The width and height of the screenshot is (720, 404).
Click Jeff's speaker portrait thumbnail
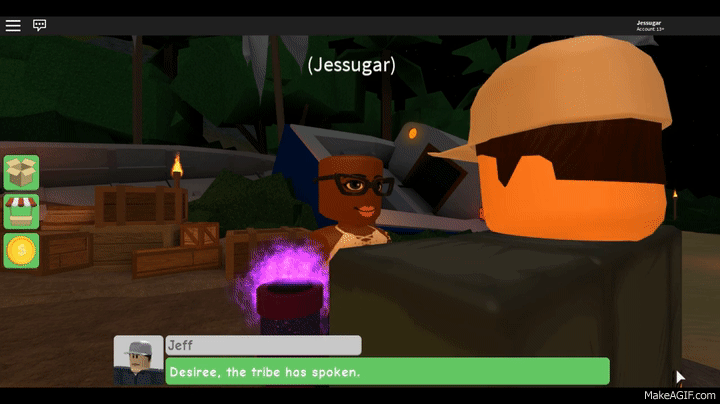[x=138, y=361]
